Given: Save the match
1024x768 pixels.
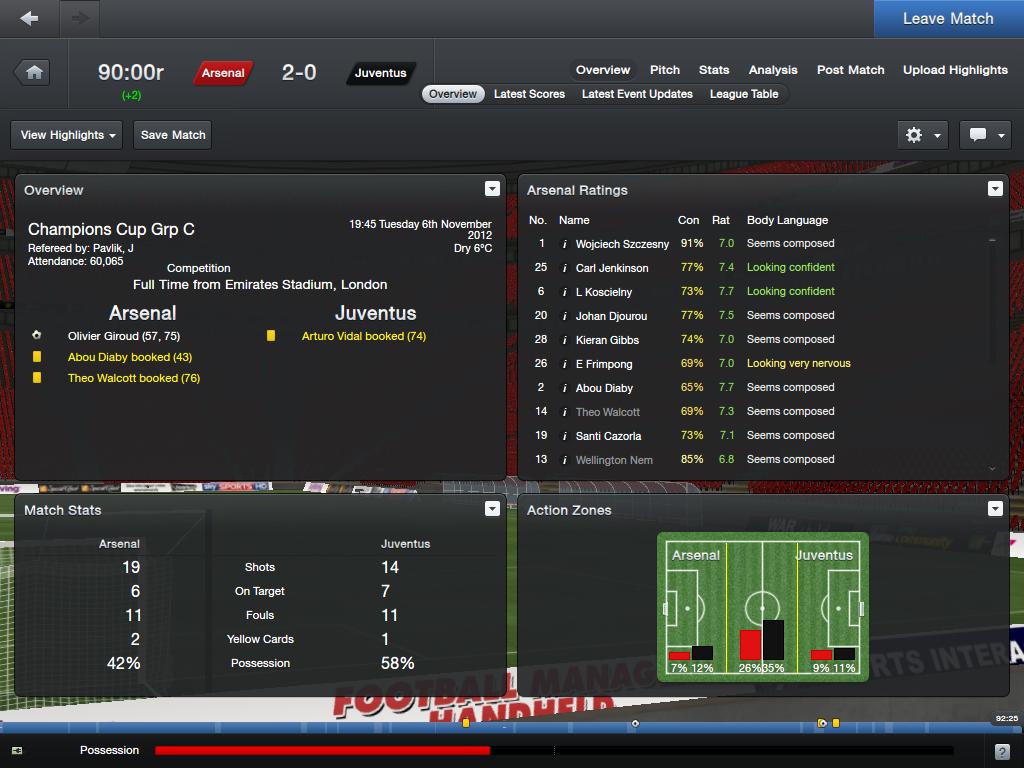Looking at the screenshot, I should coord(173,135).
